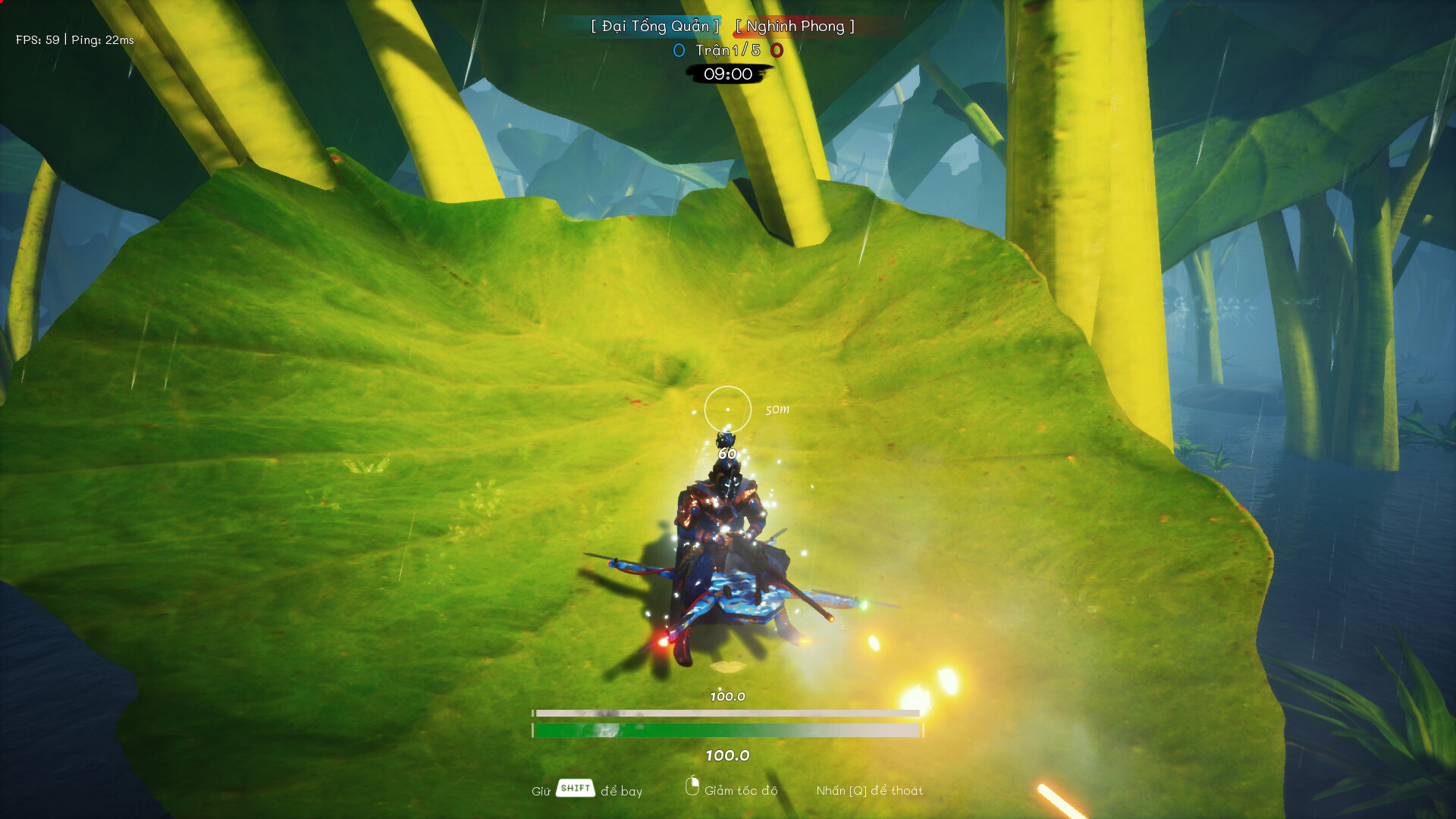Image resolution: width=1456 pixels, height=819 pixels.
Task: Click the red team score circle
Action: pos(776,51)
